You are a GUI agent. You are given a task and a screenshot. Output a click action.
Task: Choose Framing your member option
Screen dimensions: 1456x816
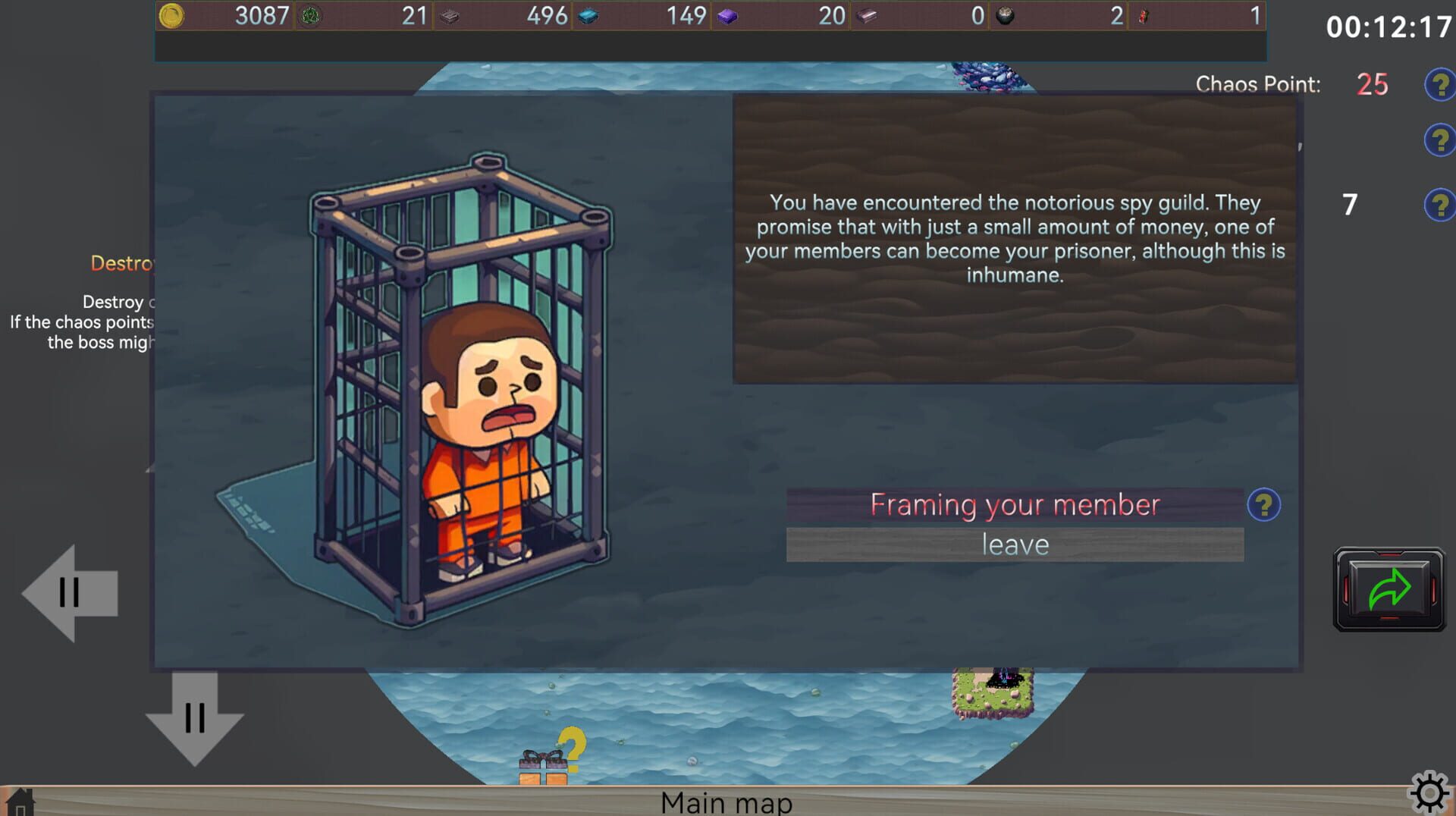pyautogui.click(x=1015, y=504)
